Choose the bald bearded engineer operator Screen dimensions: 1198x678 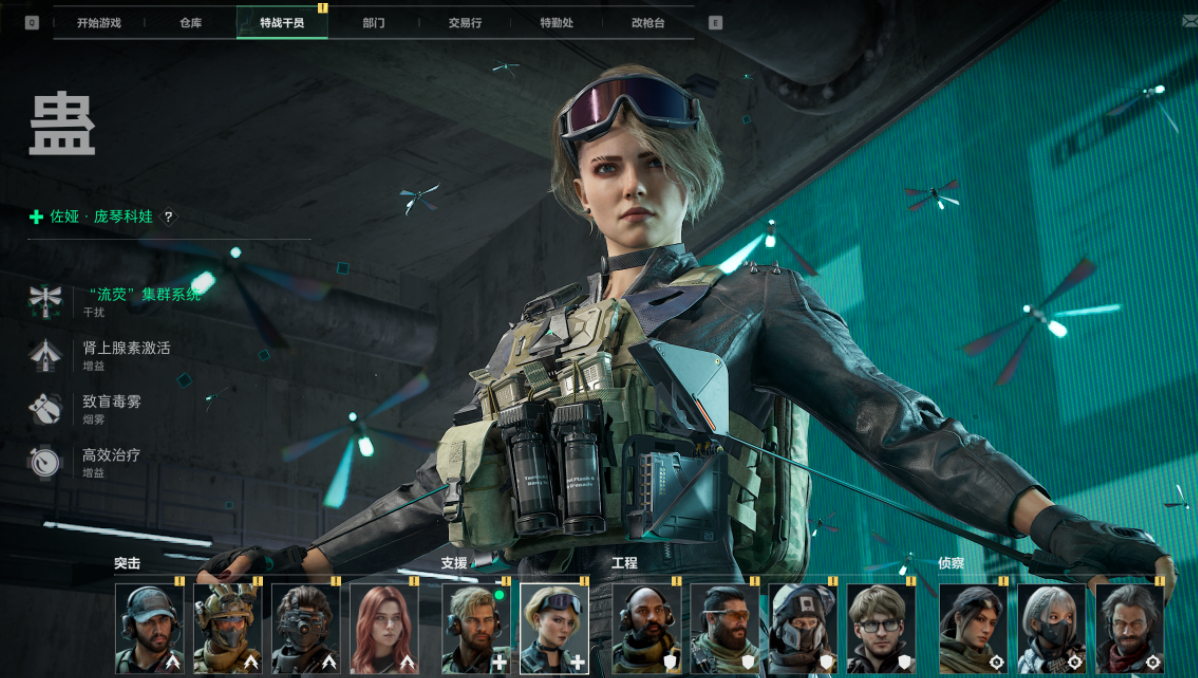[x=646, y=628]
